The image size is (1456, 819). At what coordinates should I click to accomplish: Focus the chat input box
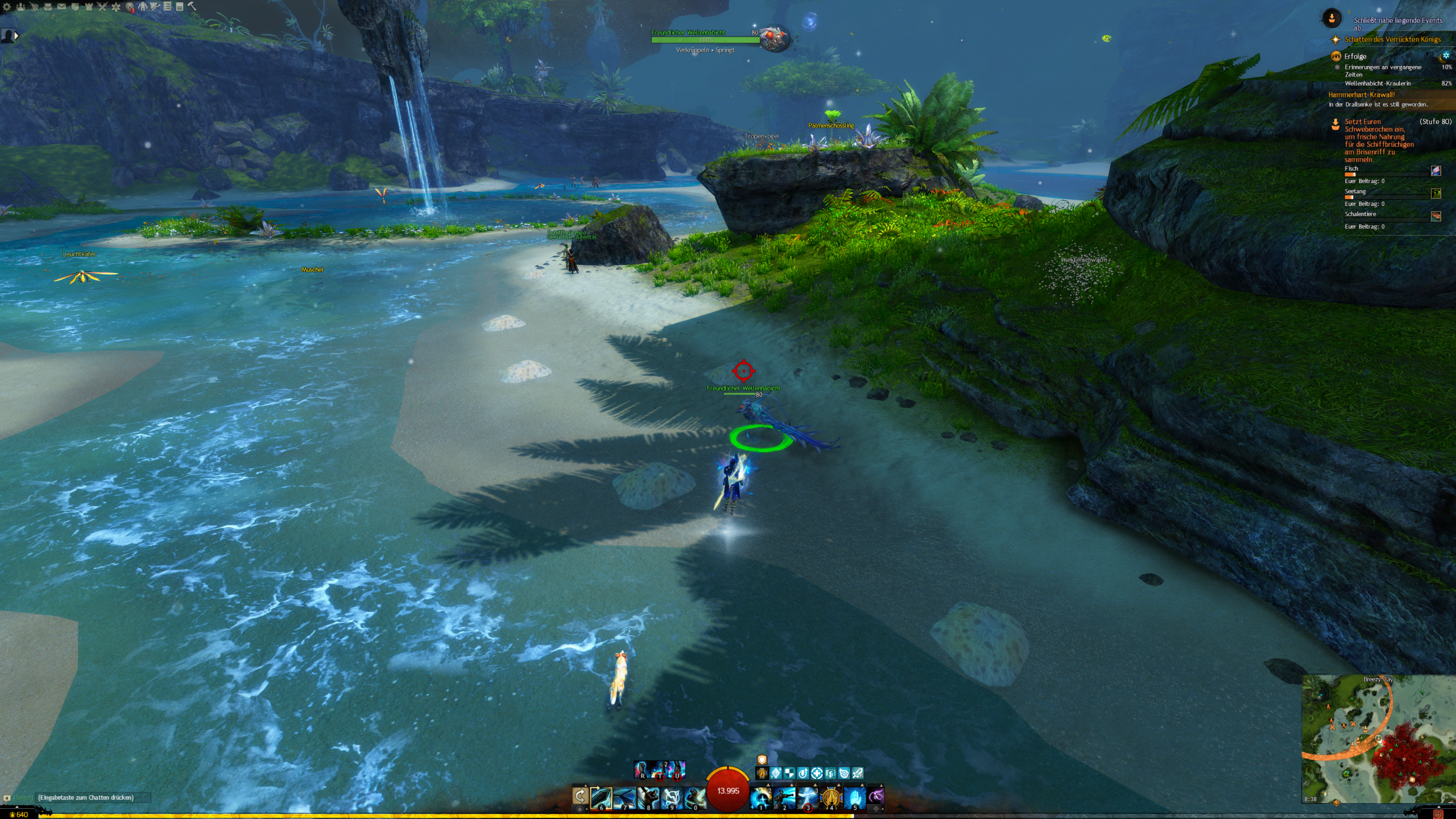click(91, 797)
